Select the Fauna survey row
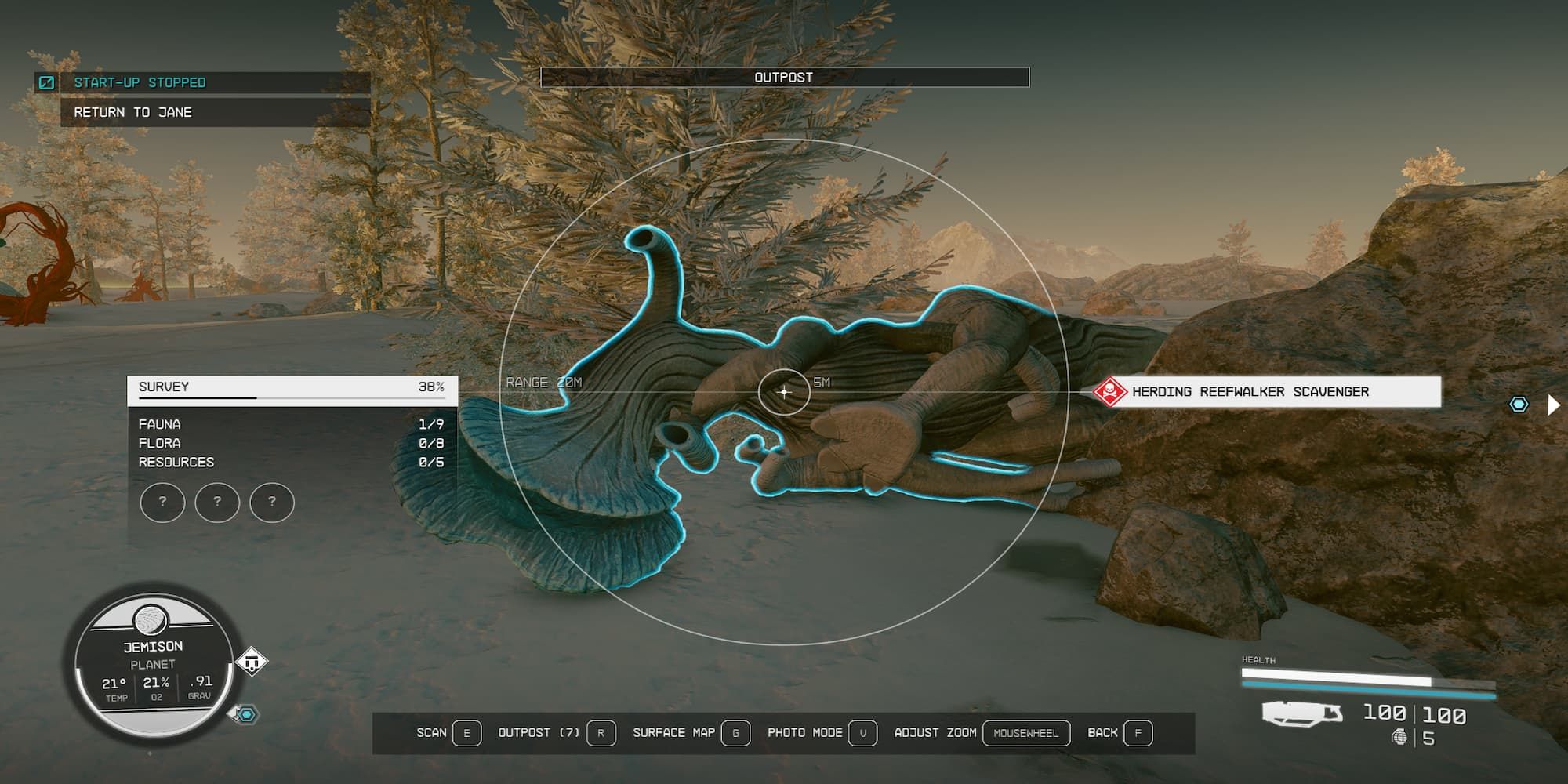1568x784 pixels. click(292, 424)
